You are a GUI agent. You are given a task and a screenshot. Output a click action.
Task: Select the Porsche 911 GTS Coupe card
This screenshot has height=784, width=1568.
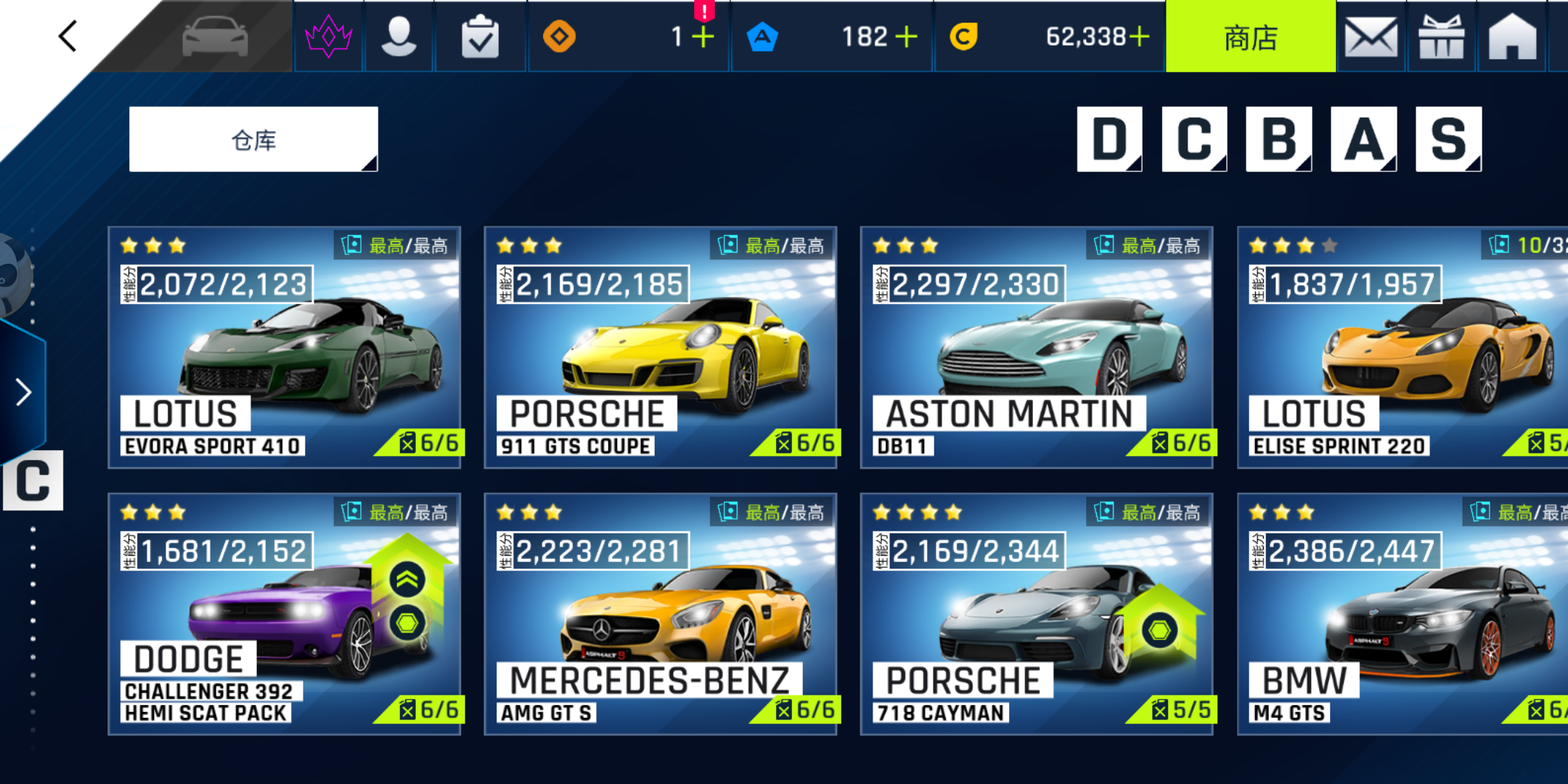(661, 348)
